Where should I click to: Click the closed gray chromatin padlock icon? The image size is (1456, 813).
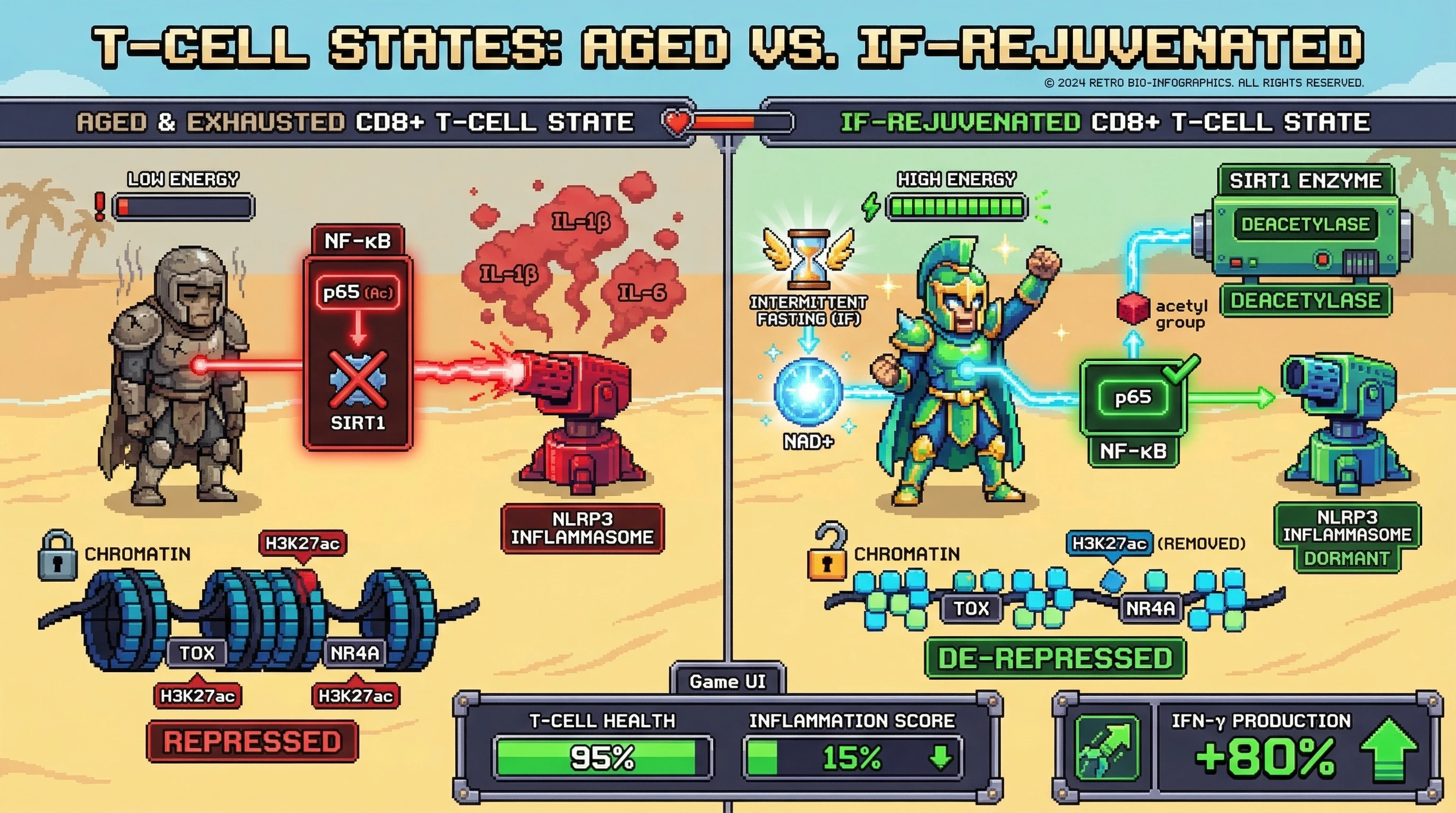tap(57, 556)
